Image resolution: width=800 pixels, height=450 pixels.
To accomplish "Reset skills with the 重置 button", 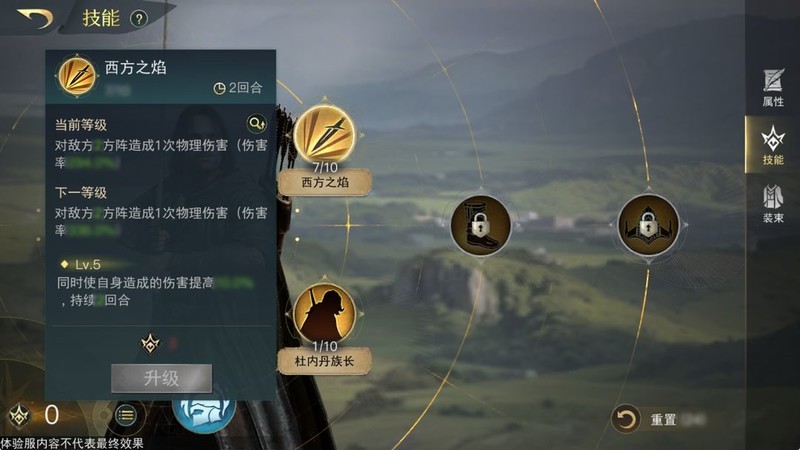I will click(x=628, y=419).
